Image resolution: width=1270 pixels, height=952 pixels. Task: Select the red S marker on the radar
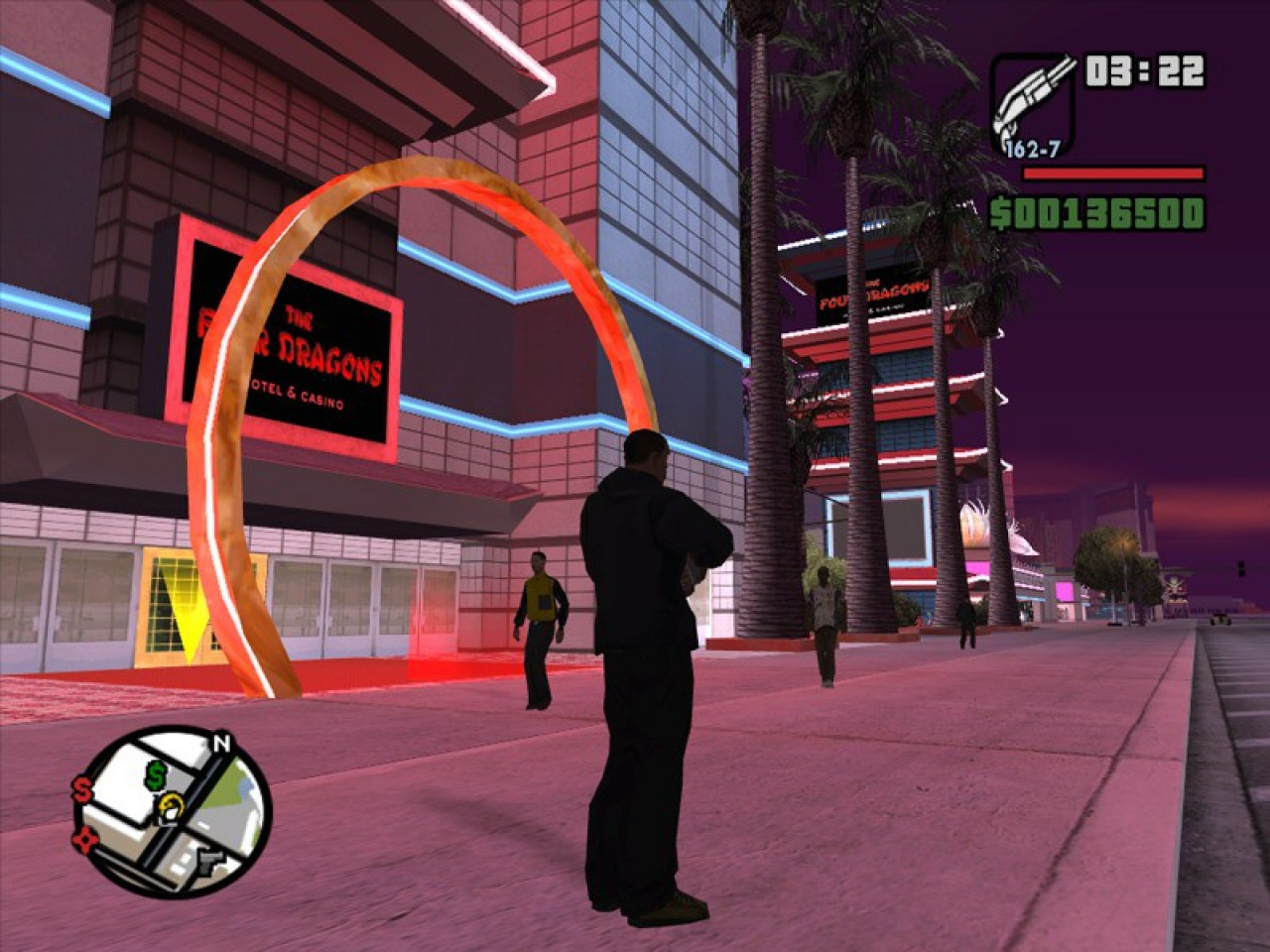81,790
